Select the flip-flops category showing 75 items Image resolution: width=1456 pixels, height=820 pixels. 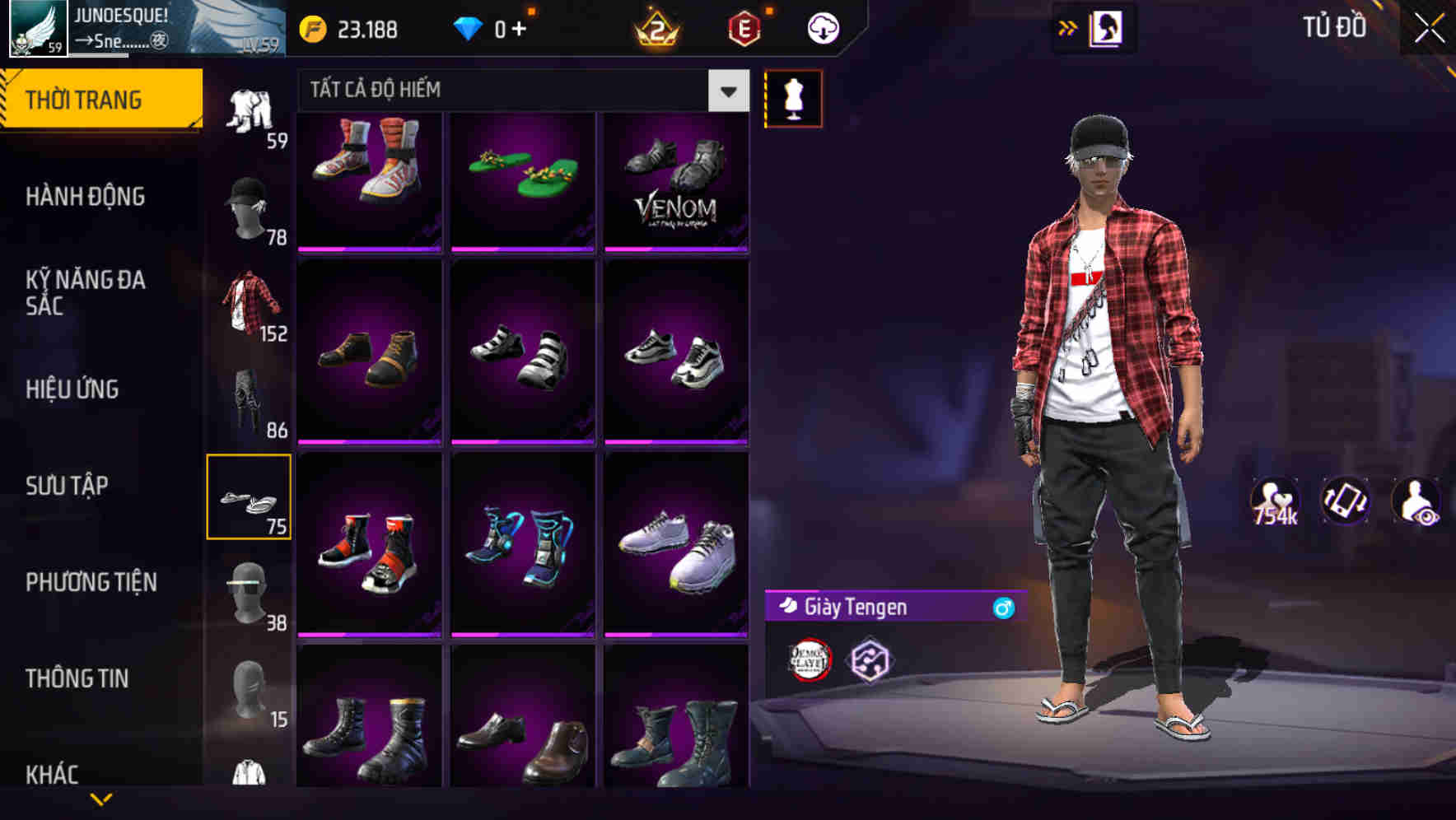[250, 494]
